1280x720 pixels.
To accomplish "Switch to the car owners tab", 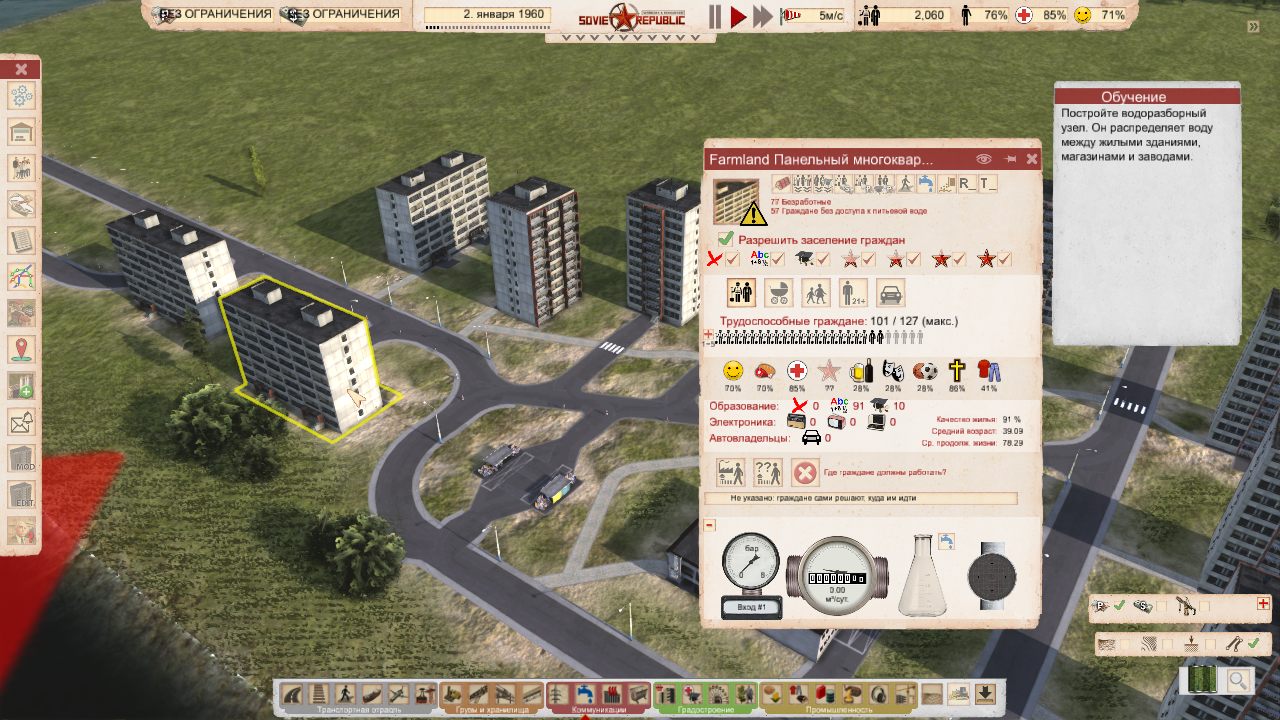I will click(x=891, y=293).
